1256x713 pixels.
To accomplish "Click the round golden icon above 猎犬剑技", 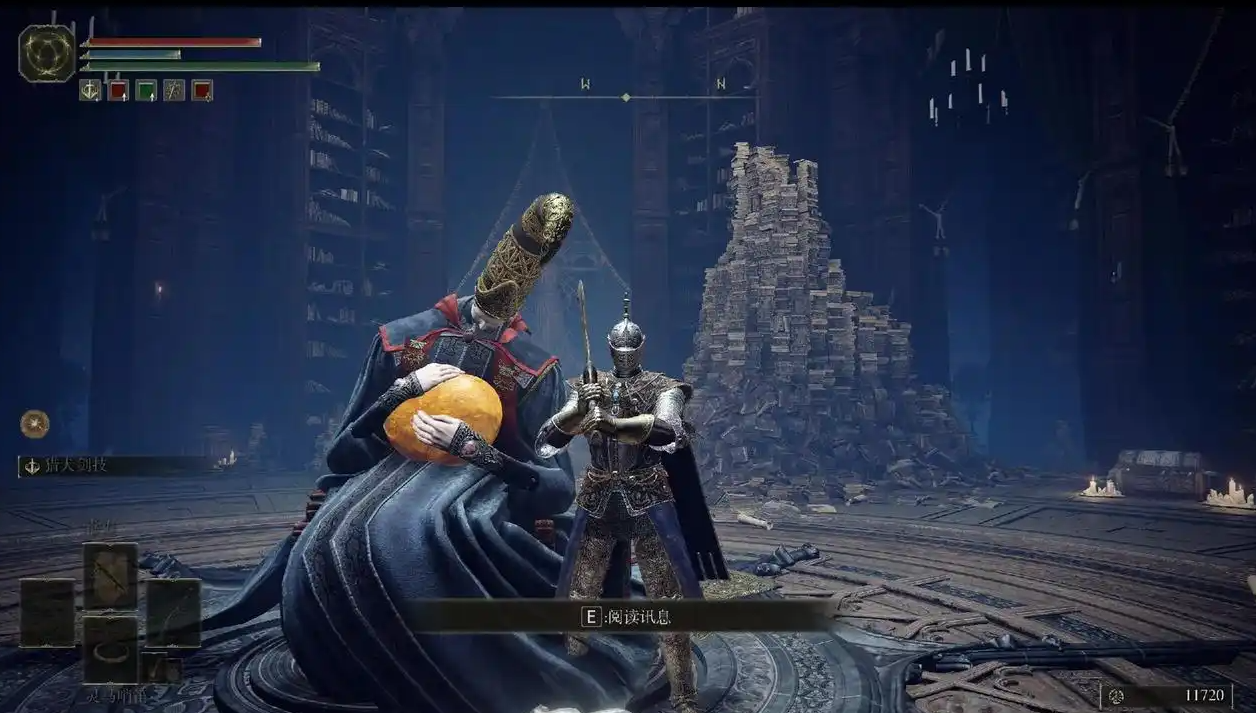I will pos(34,424).
